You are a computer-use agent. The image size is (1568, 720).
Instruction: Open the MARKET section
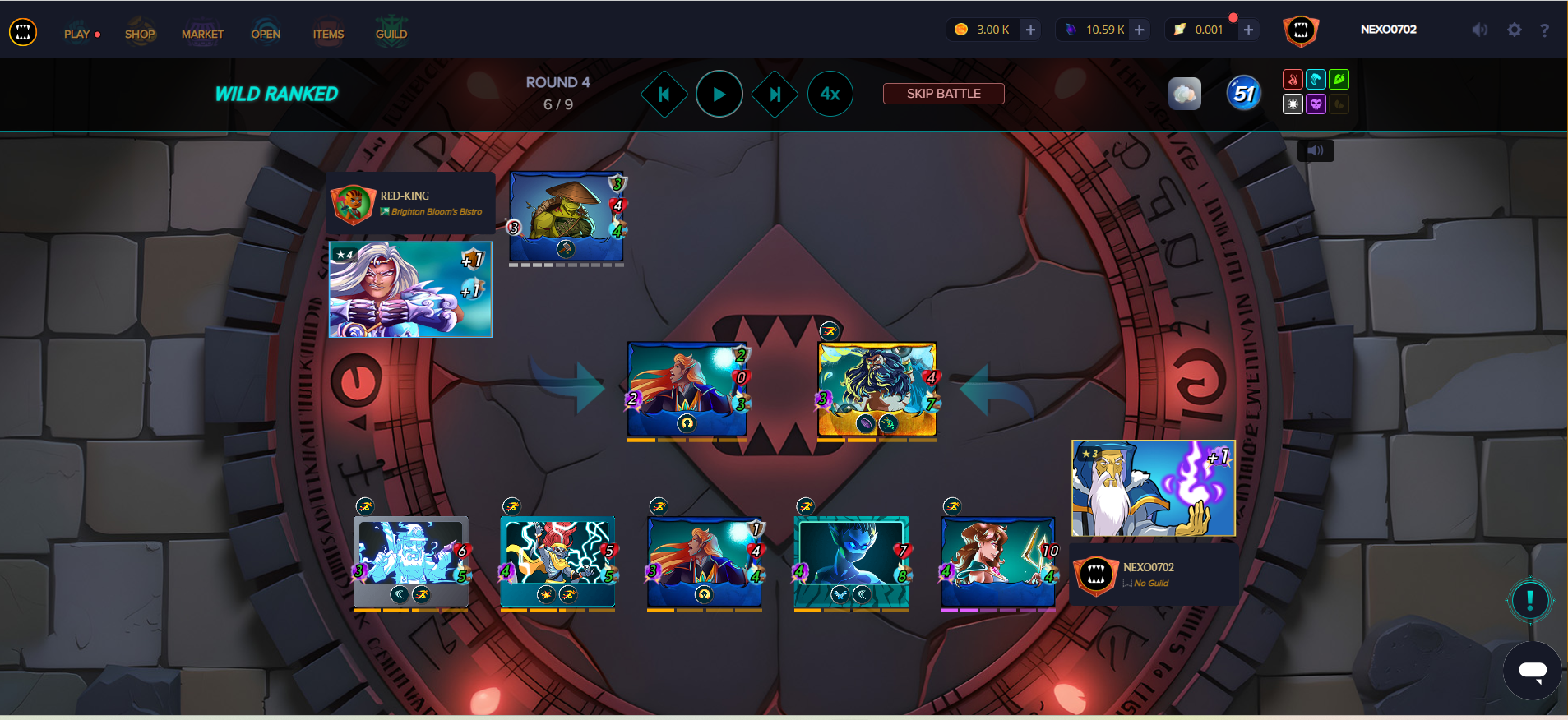click(x=202, y=34)
